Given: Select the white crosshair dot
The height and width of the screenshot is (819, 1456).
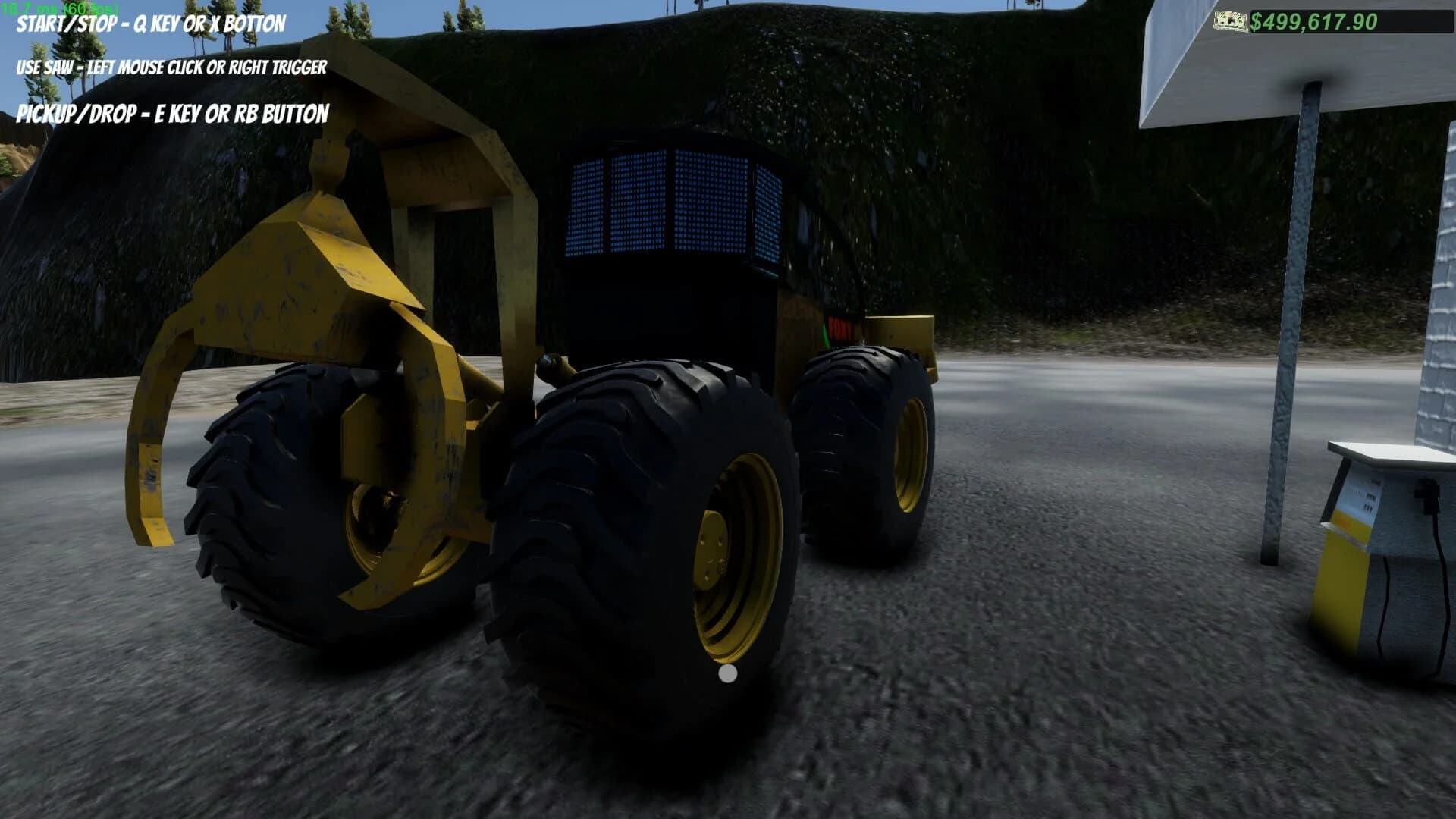Looking at the screenshot, I should (727, 673).
